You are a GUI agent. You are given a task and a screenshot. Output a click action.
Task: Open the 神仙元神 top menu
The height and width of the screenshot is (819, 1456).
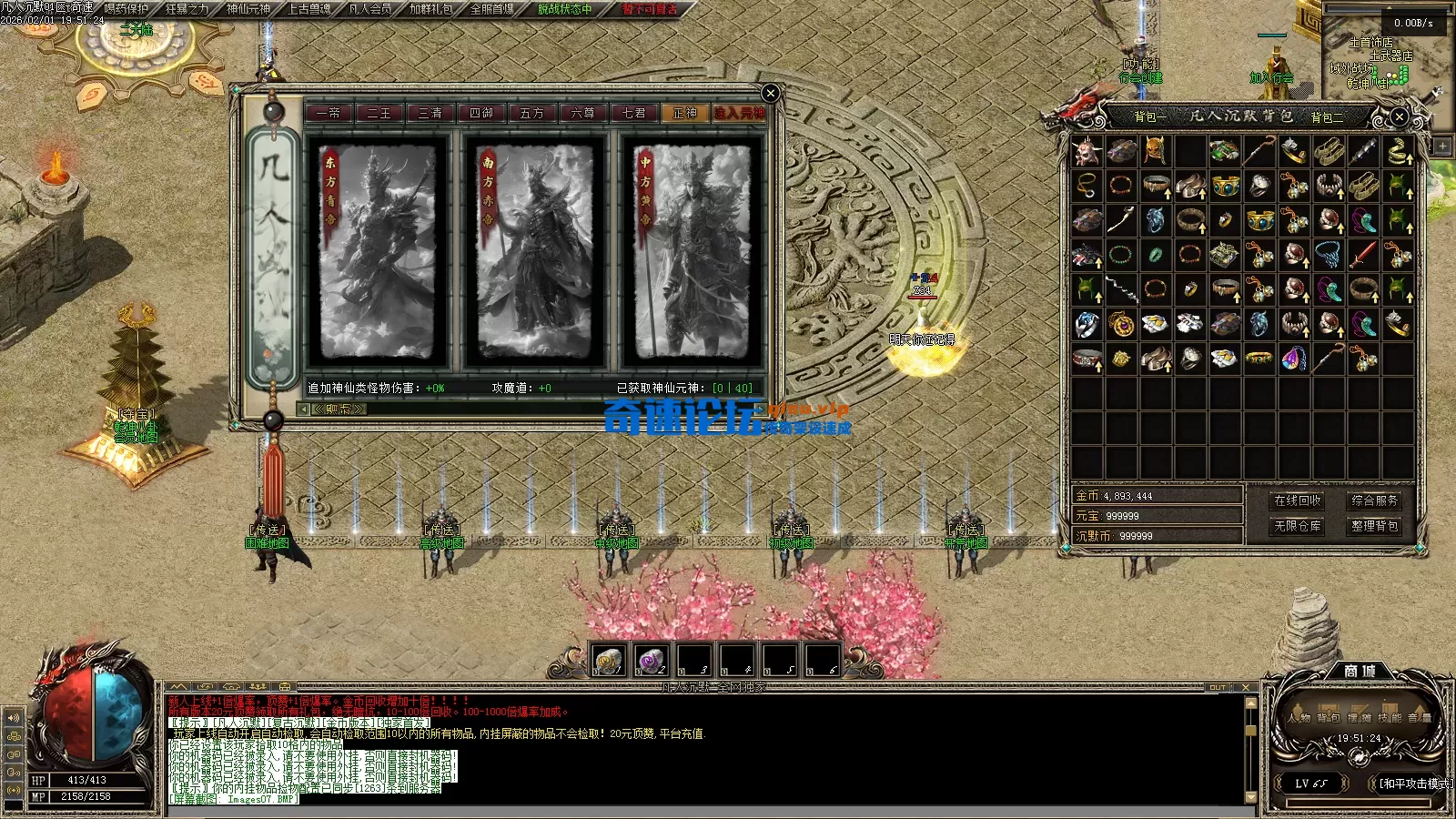(x=248, y=9)
